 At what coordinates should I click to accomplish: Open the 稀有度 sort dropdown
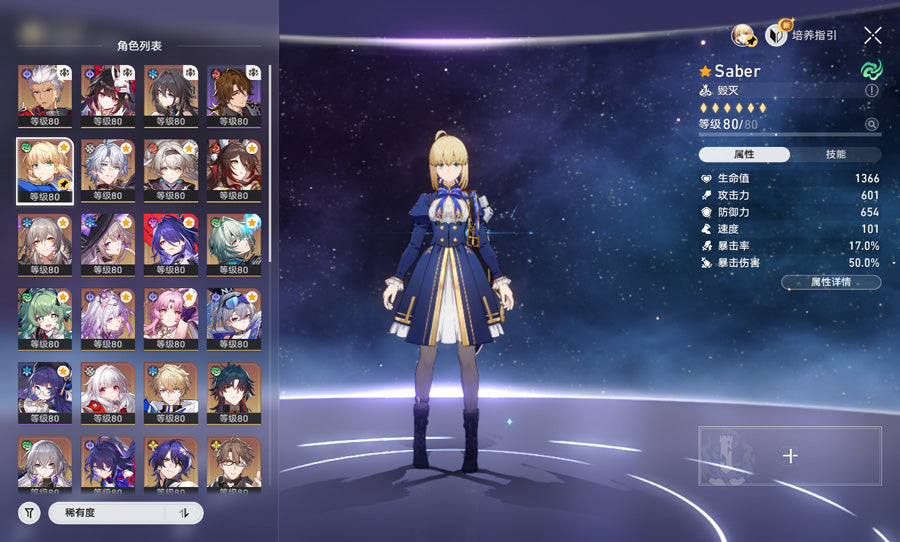point(105,513)
